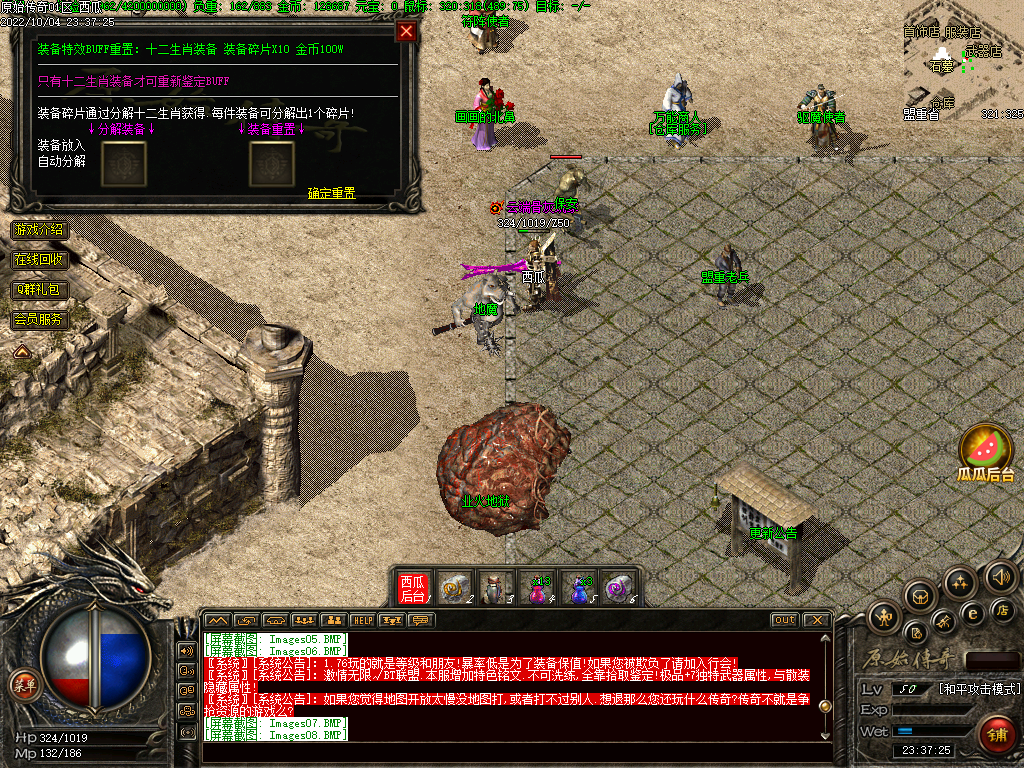This screenshot has height=768, width=1024.
Task: Select the 装备重置 equipment reset slot
Action: (x=271, y=162)
